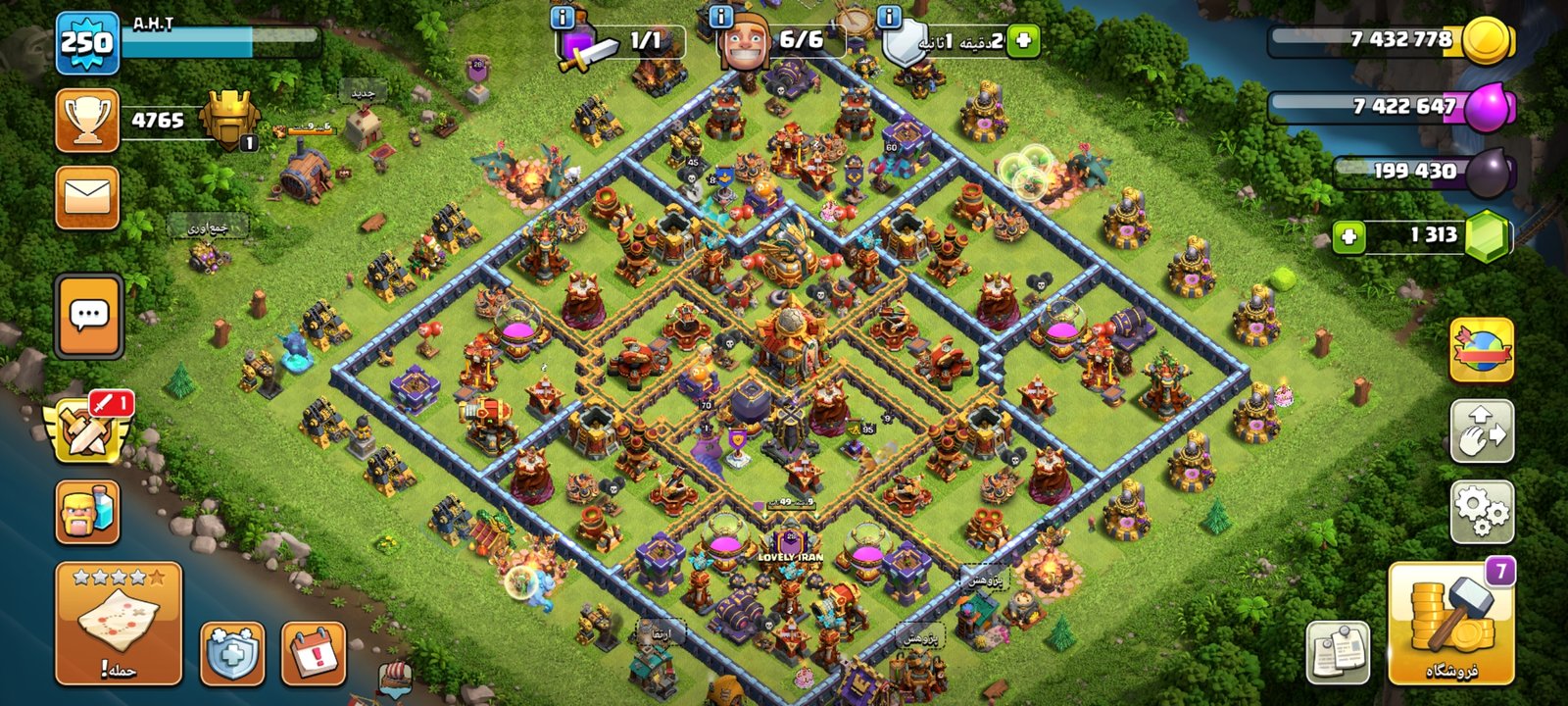
Task: Open the shield plus badge button
Action: click(232, 653)
